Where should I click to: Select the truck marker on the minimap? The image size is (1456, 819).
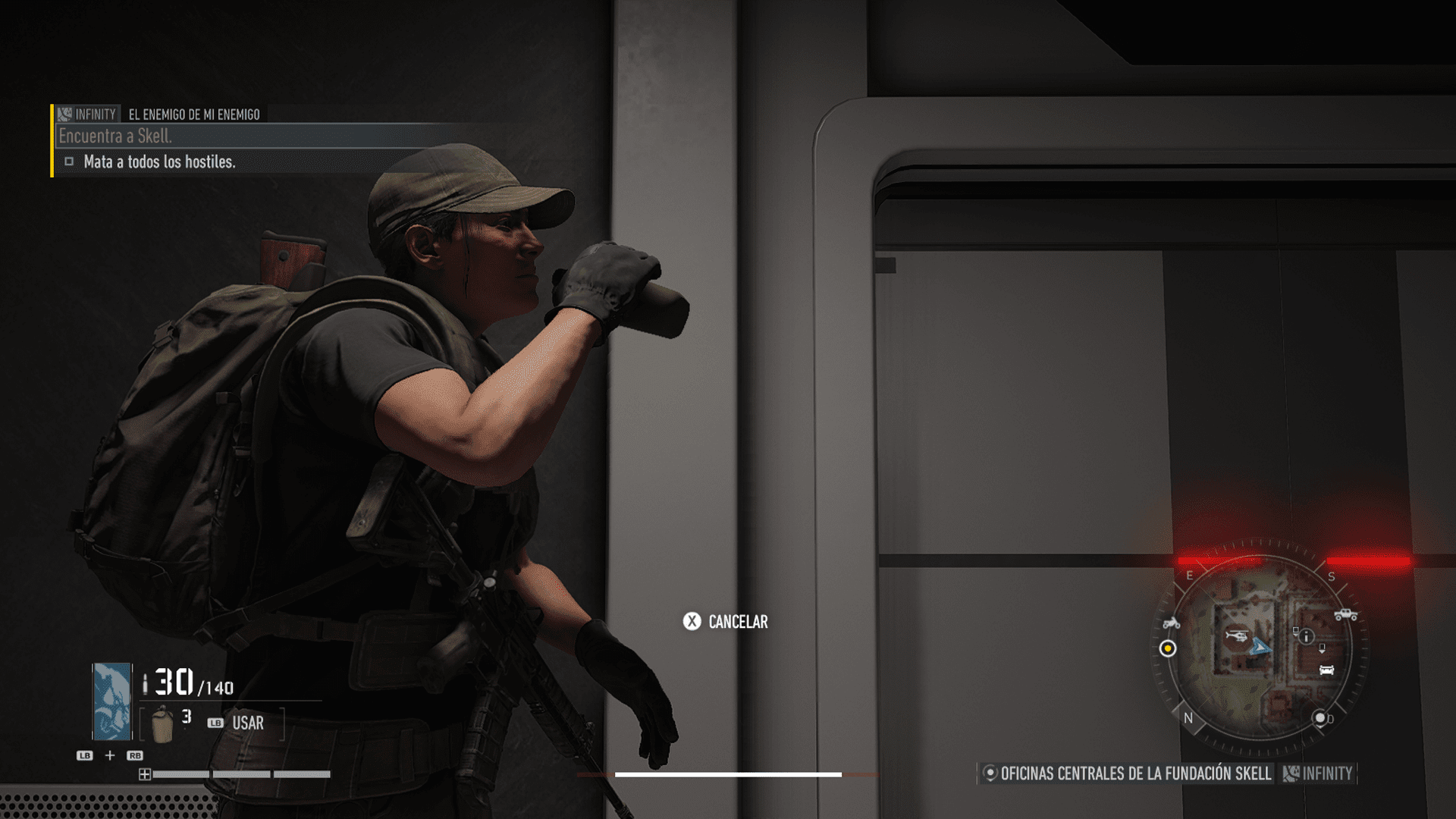pyautogui.click(x=1345, y=614)
